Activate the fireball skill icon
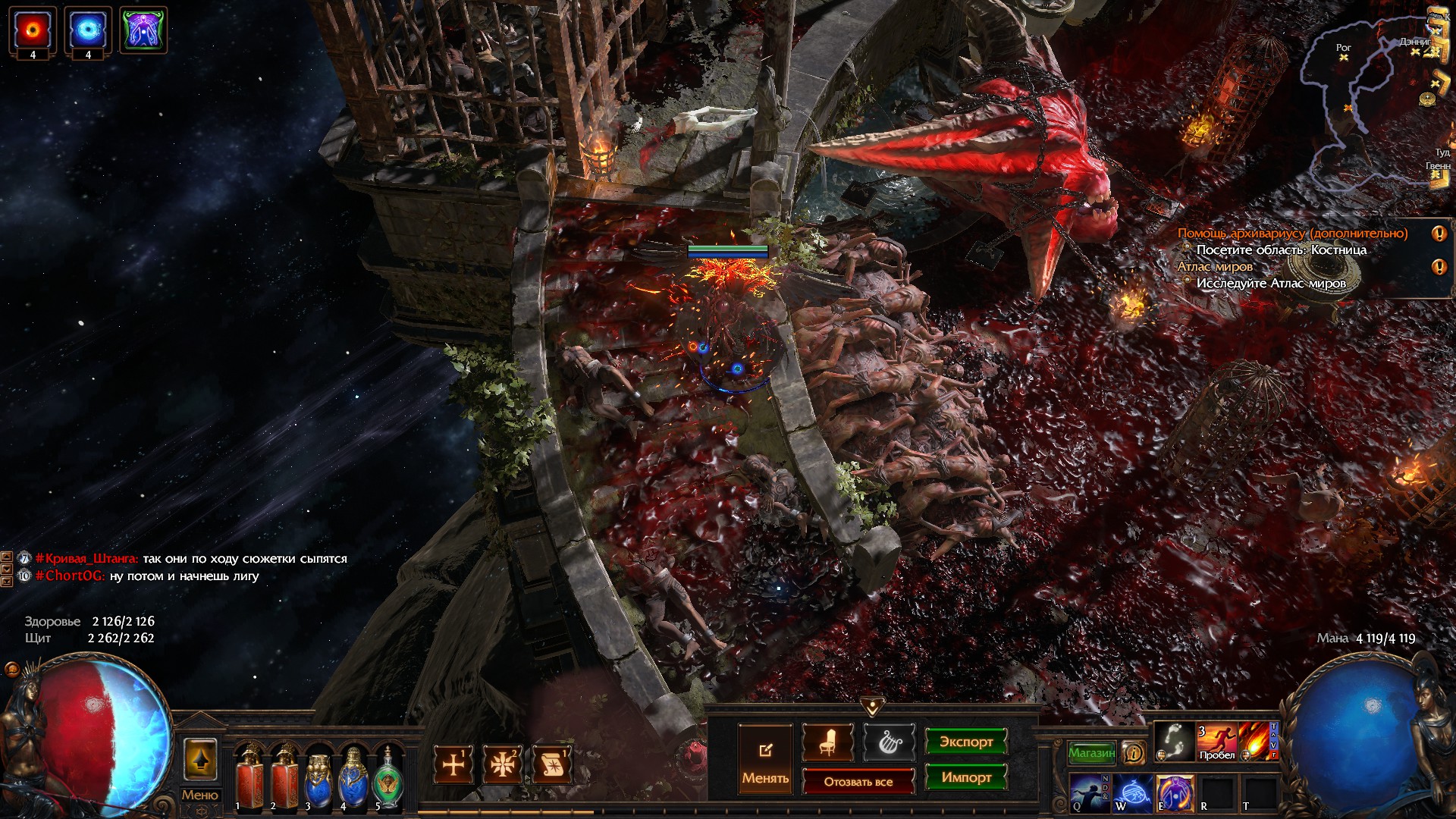Viewport: 1456px width, 819px height. (1256, 741)
